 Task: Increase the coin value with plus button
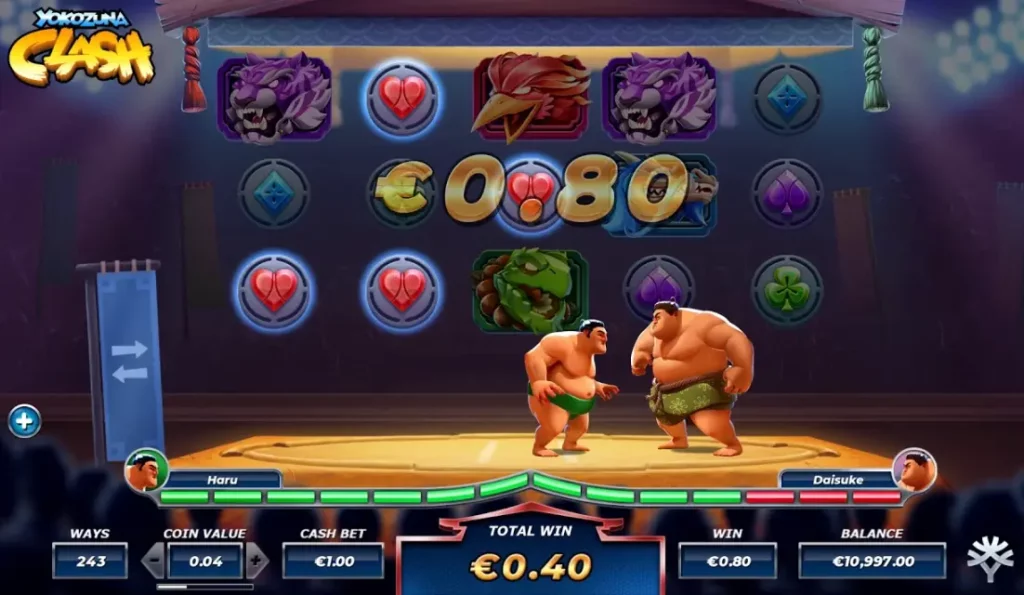[257, 561]
